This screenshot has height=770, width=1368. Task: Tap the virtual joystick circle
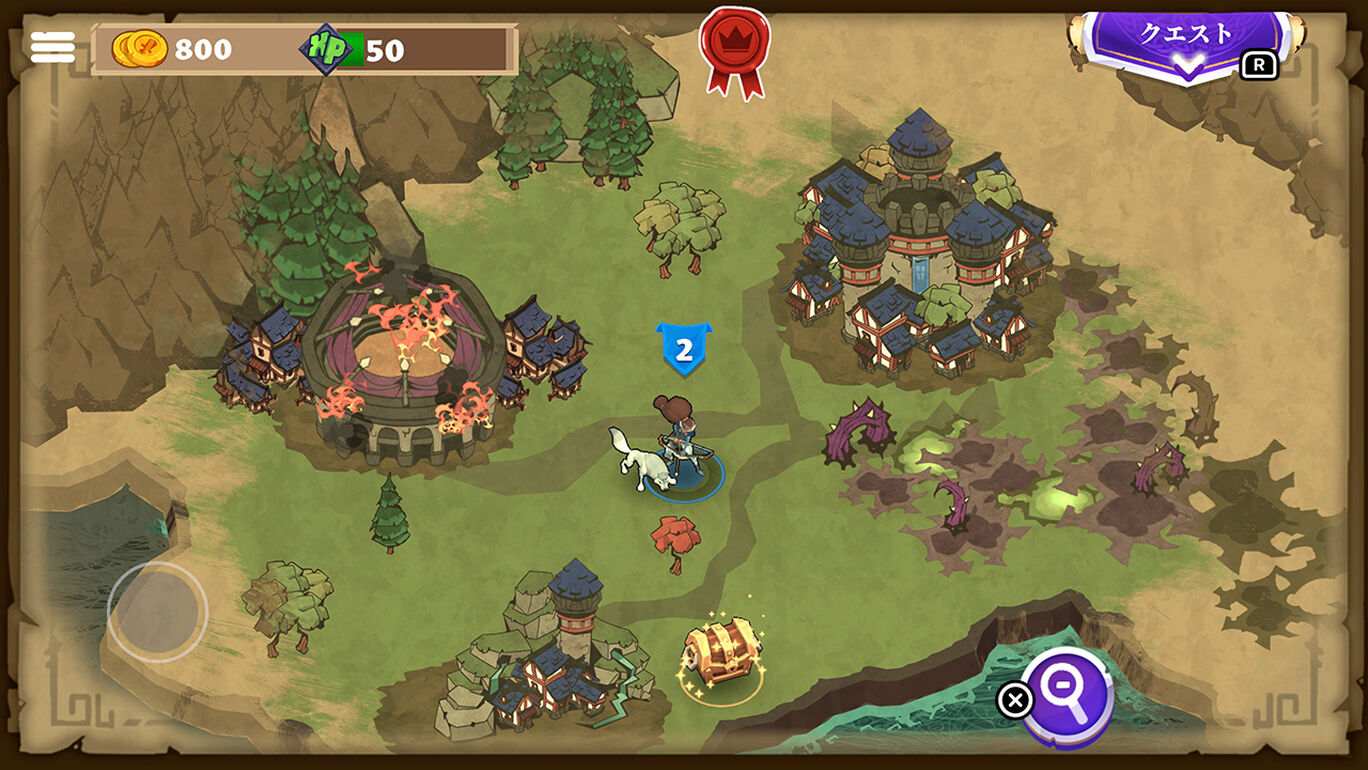(157, 611)
